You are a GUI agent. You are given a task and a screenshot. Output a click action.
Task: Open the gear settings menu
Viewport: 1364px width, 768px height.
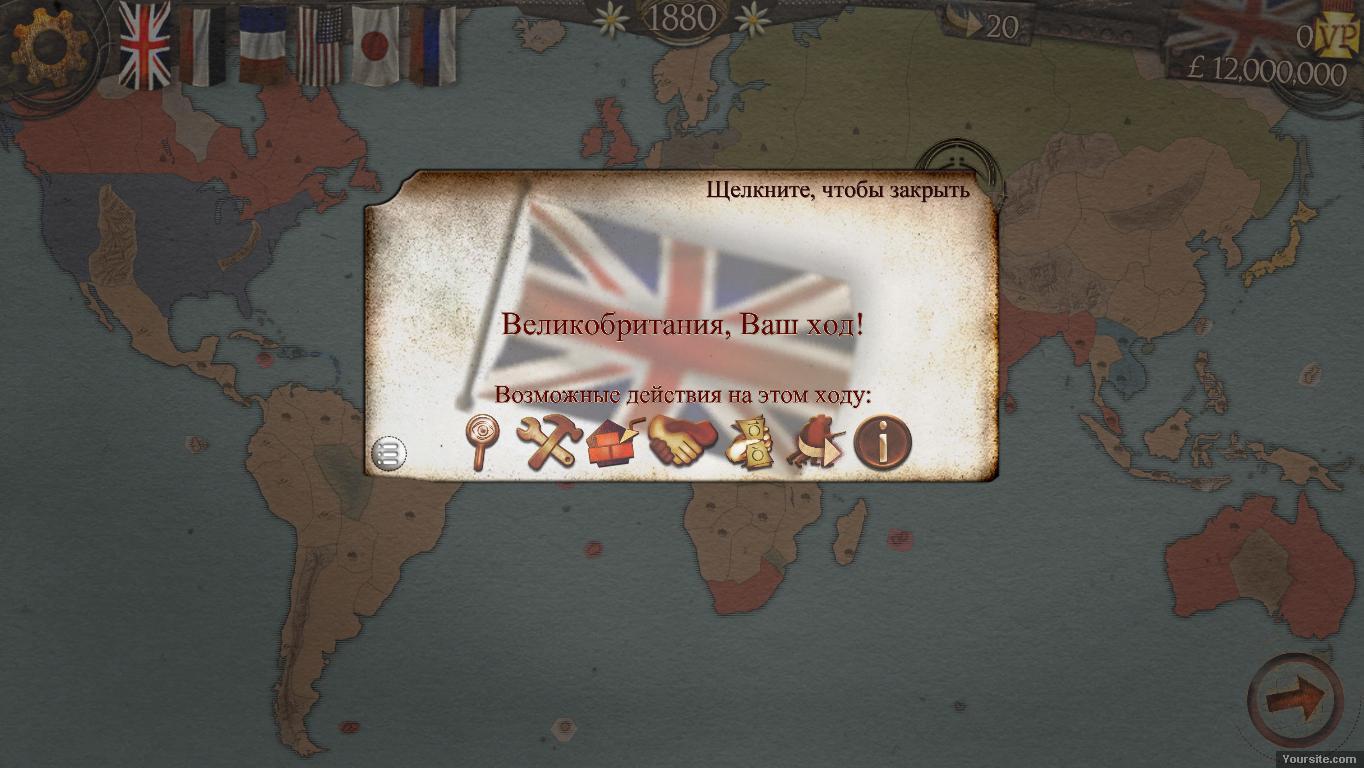coord(45,45)
